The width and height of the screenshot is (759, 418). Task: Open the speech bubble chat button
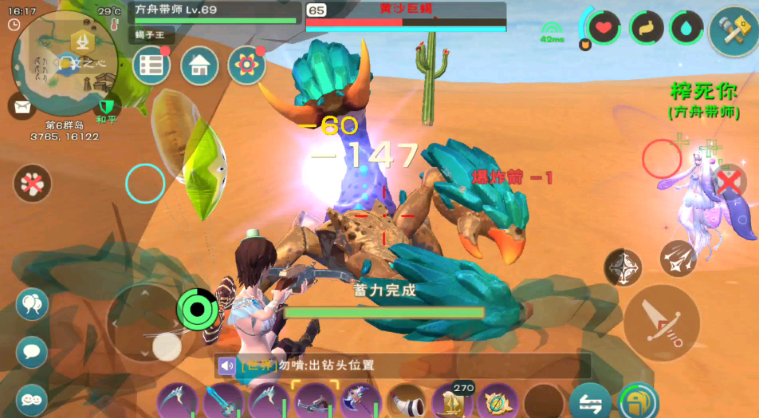coord(32,352)
